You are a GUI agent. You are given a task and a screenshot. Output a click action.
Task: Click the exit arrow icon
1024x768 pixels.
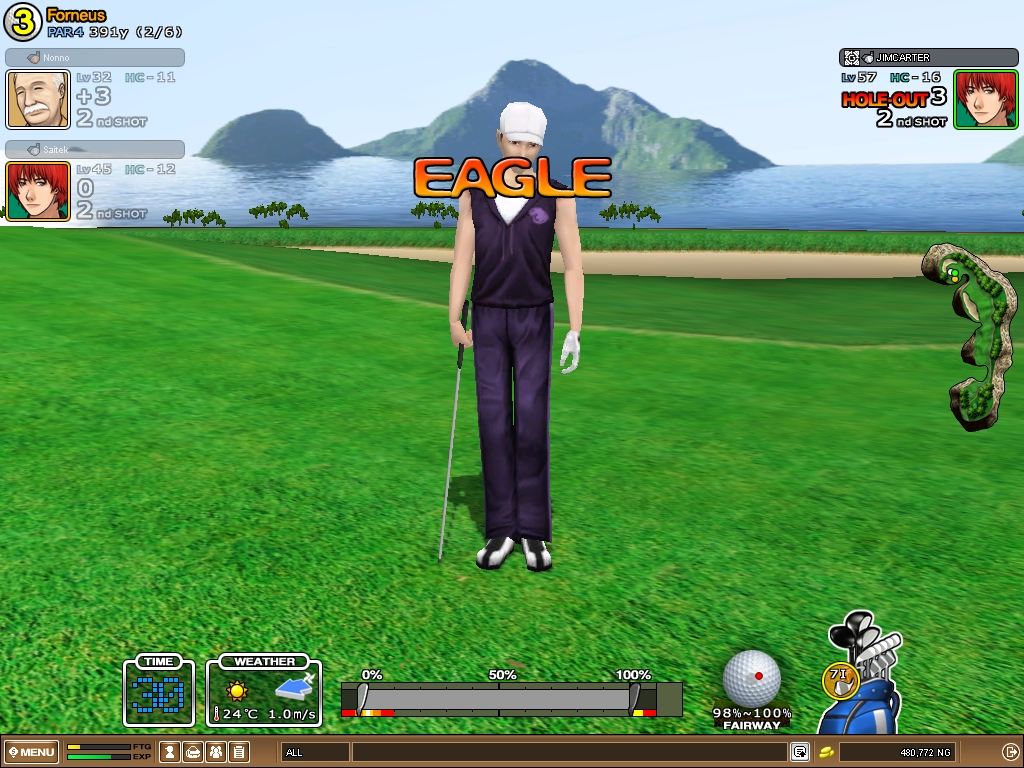[1010, 752]
